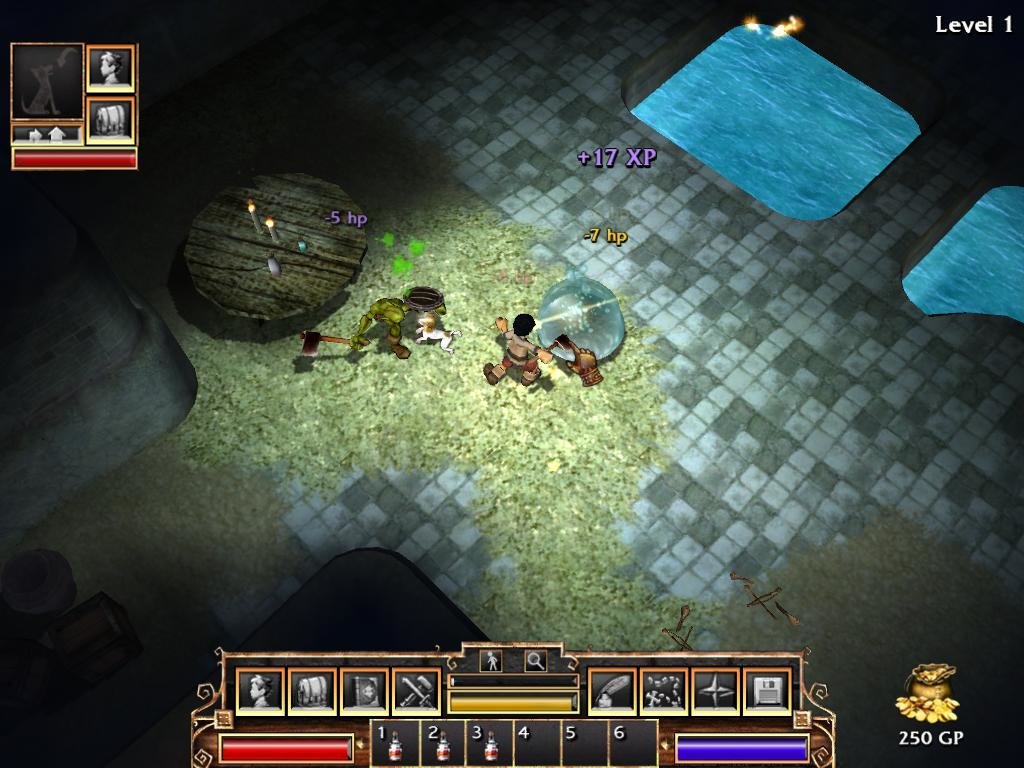Viewport: 1024px width, 768px height.
Task: Use the potion in hotbar slot 2
Action: (443, 744)
